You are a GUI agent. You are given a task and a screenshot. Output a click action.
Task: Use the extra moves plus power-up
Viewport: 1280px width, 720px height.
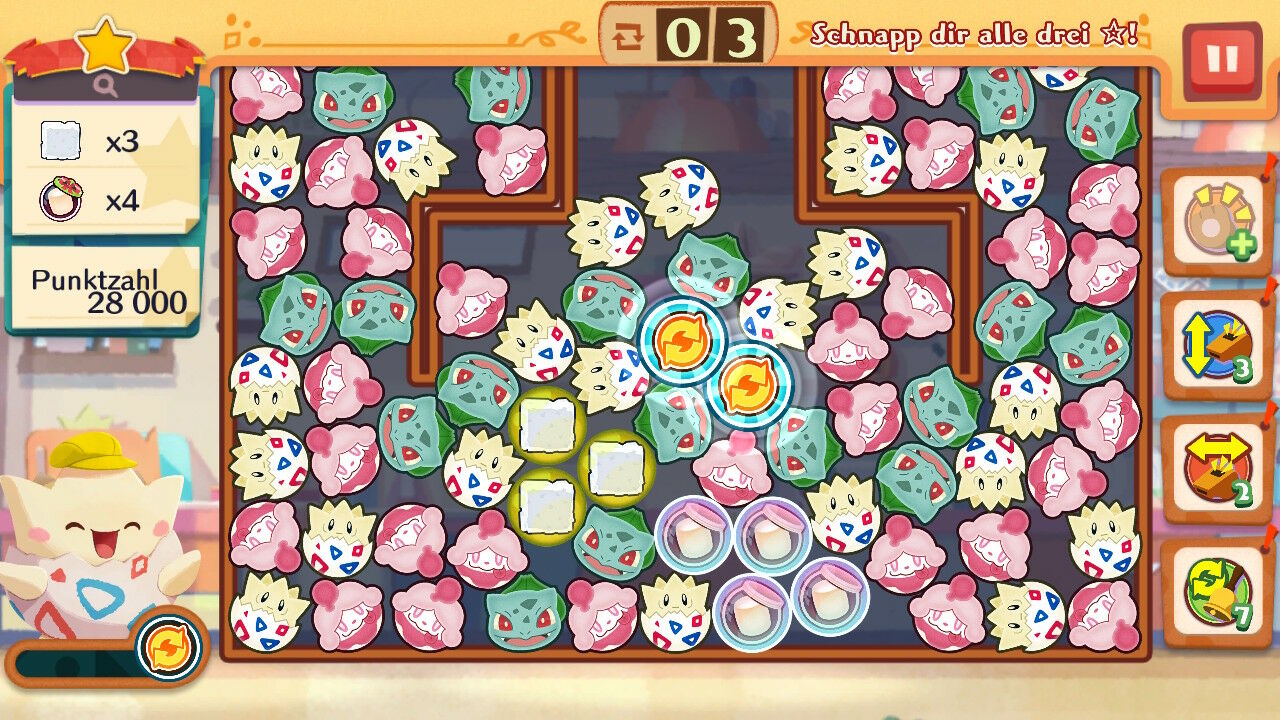tap(1217, 222)
